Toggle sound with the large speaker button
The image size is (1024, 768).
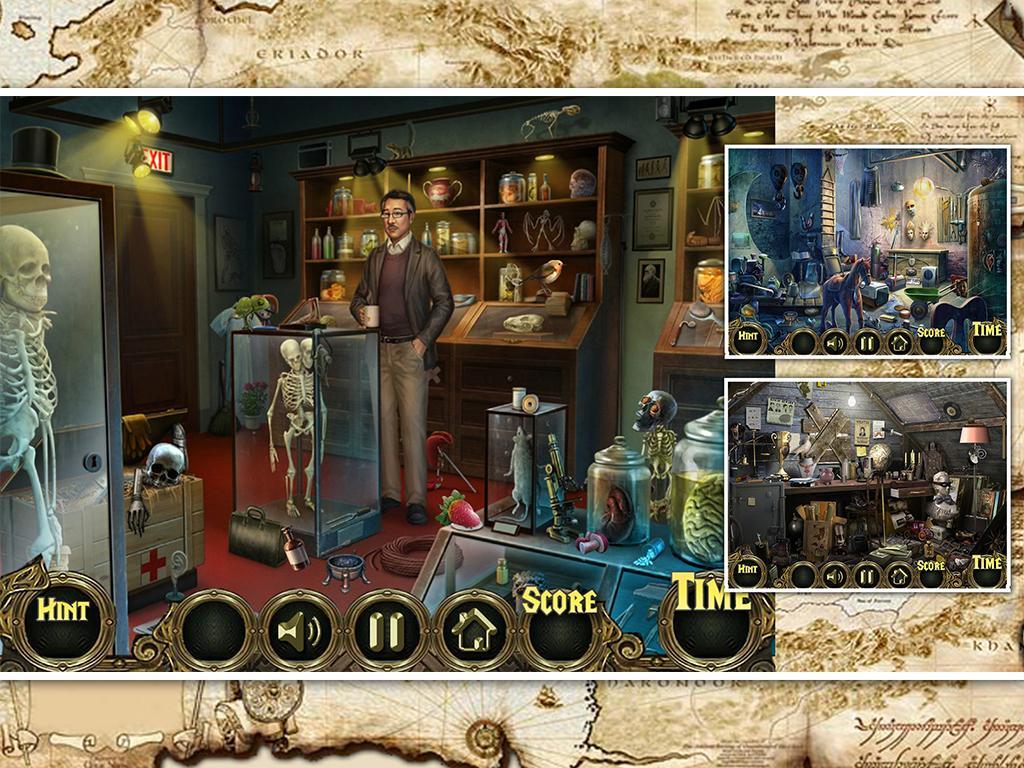301,628
